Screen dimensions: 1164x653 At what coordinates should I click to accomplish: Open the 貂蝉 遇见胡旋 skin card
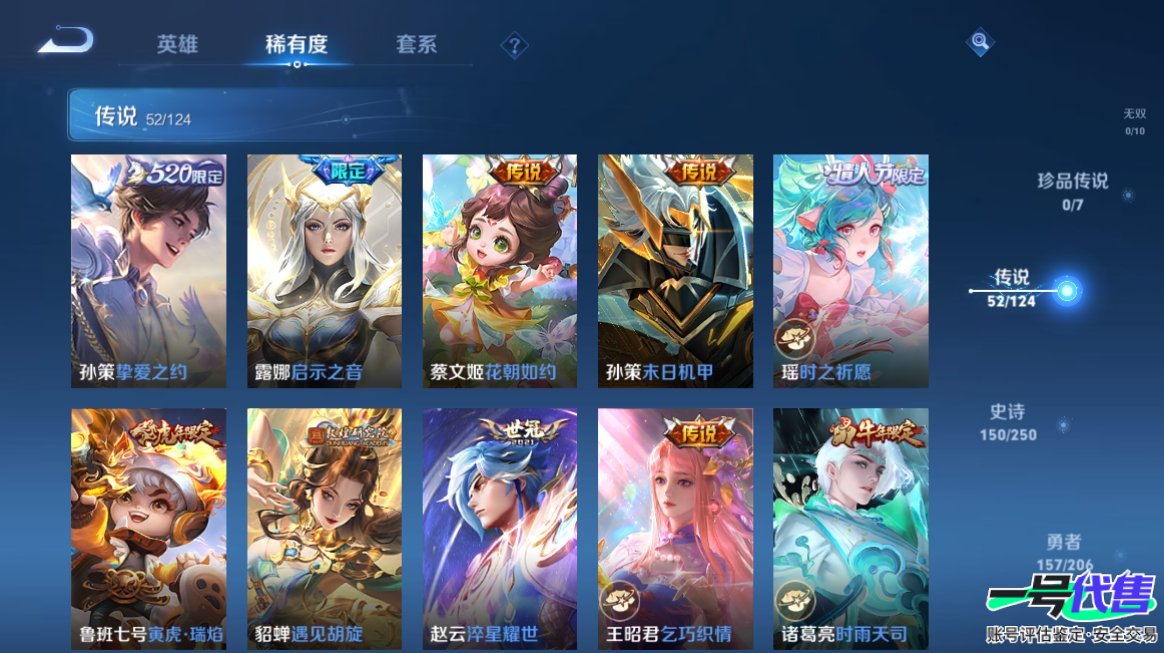[x=324, y=528]
